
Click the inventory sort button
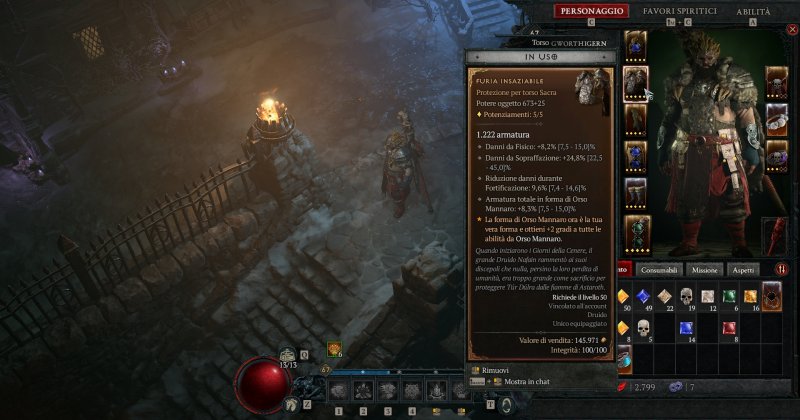[x=781, y=269]
